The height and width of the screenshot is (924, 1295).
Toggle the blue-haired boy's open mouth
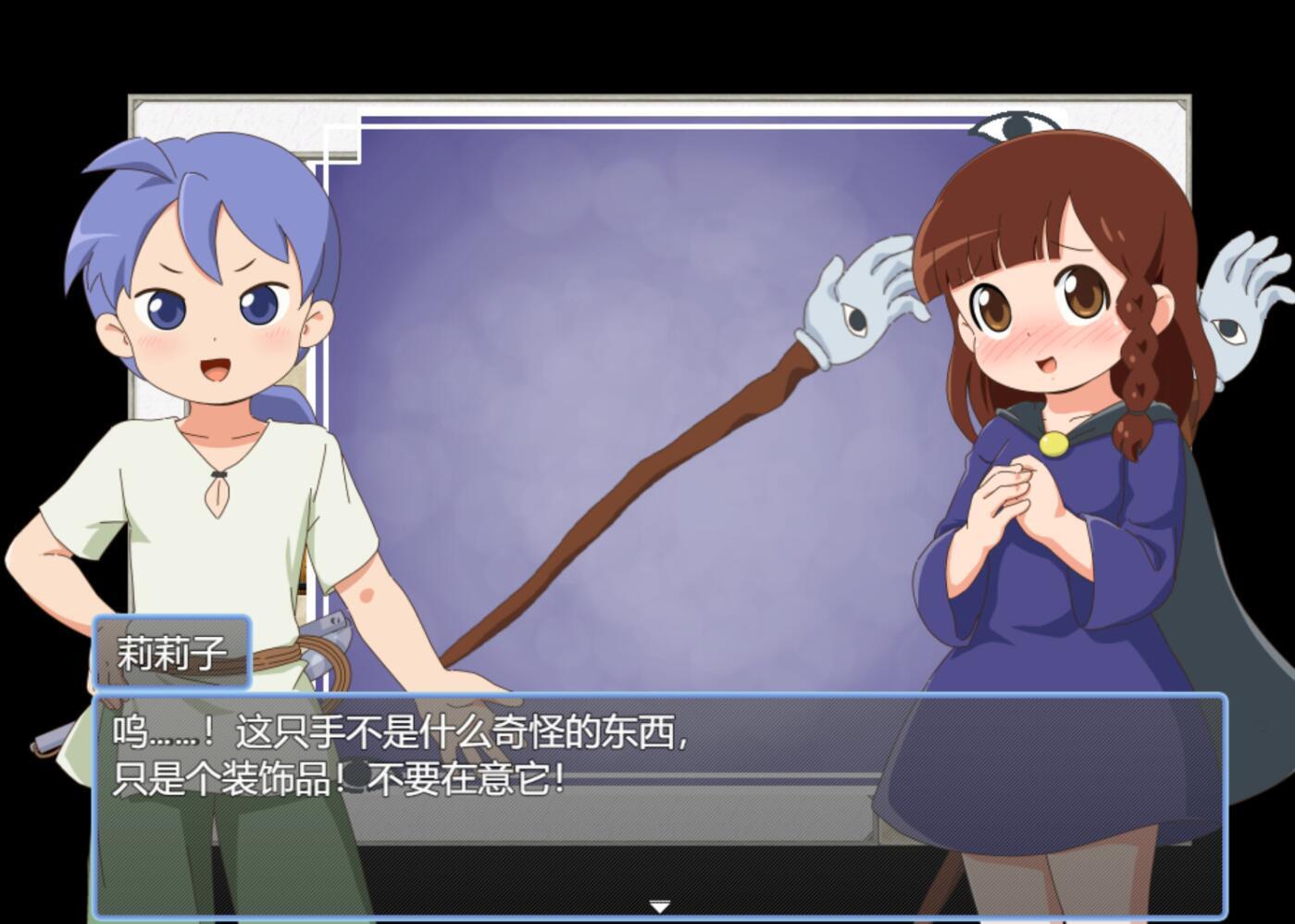click(x=215, y=368)
